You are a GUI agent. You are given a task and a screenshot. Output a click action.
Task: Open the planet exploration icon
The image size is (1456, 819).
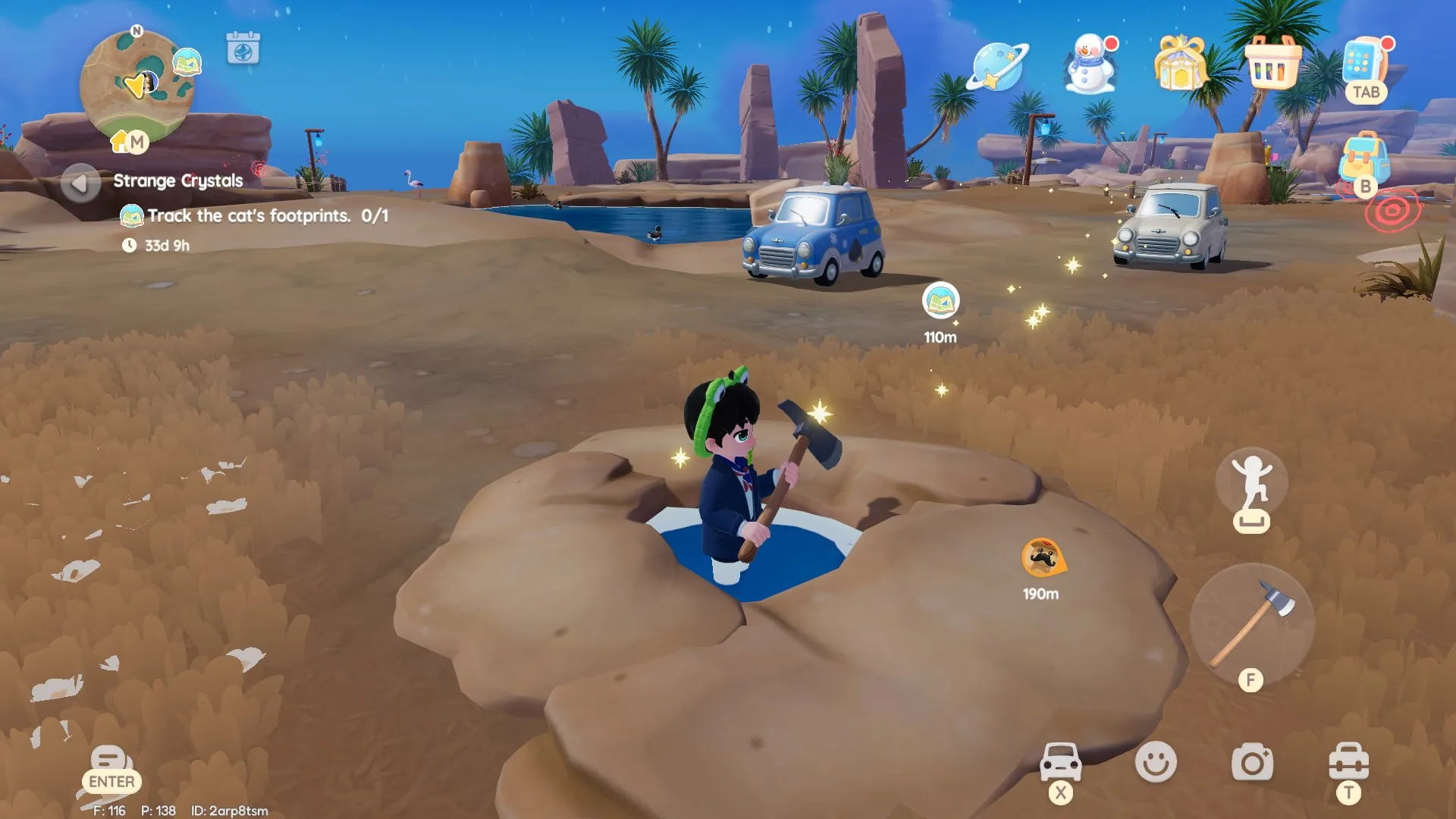coord(995,64)
